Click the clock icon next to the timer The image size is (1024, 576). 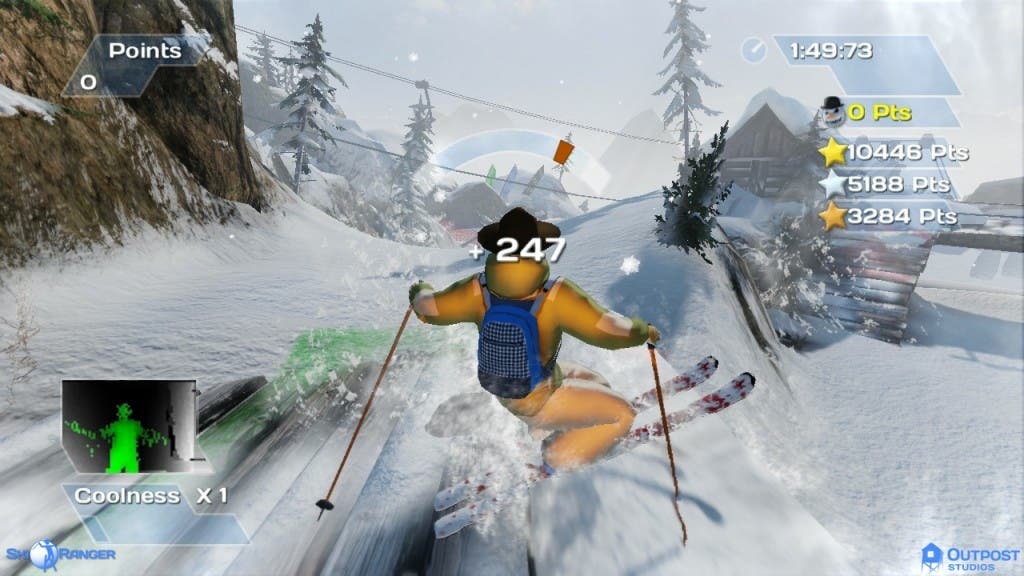tap(756, 49)
